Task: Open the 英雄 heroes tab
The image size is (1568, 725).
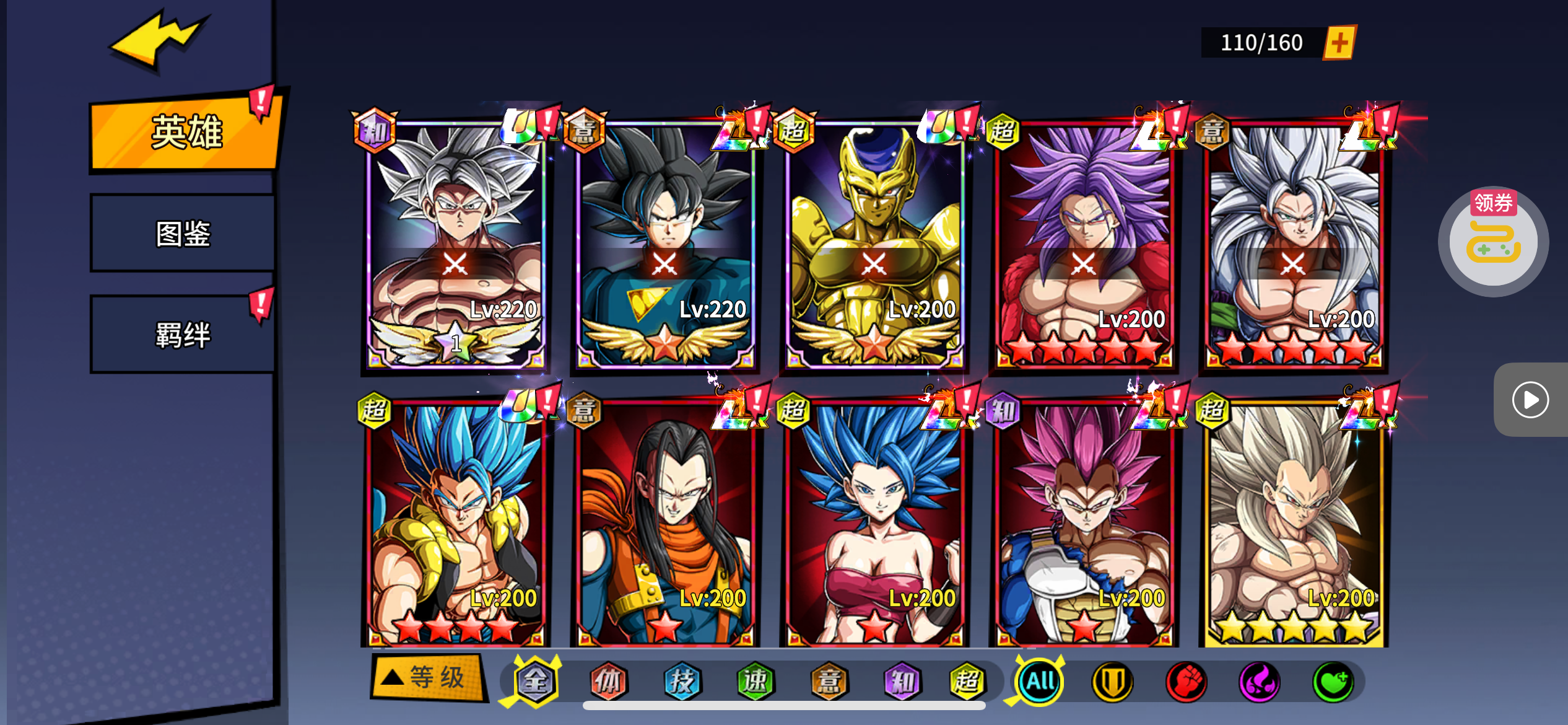Action: (x=186, y=132)
